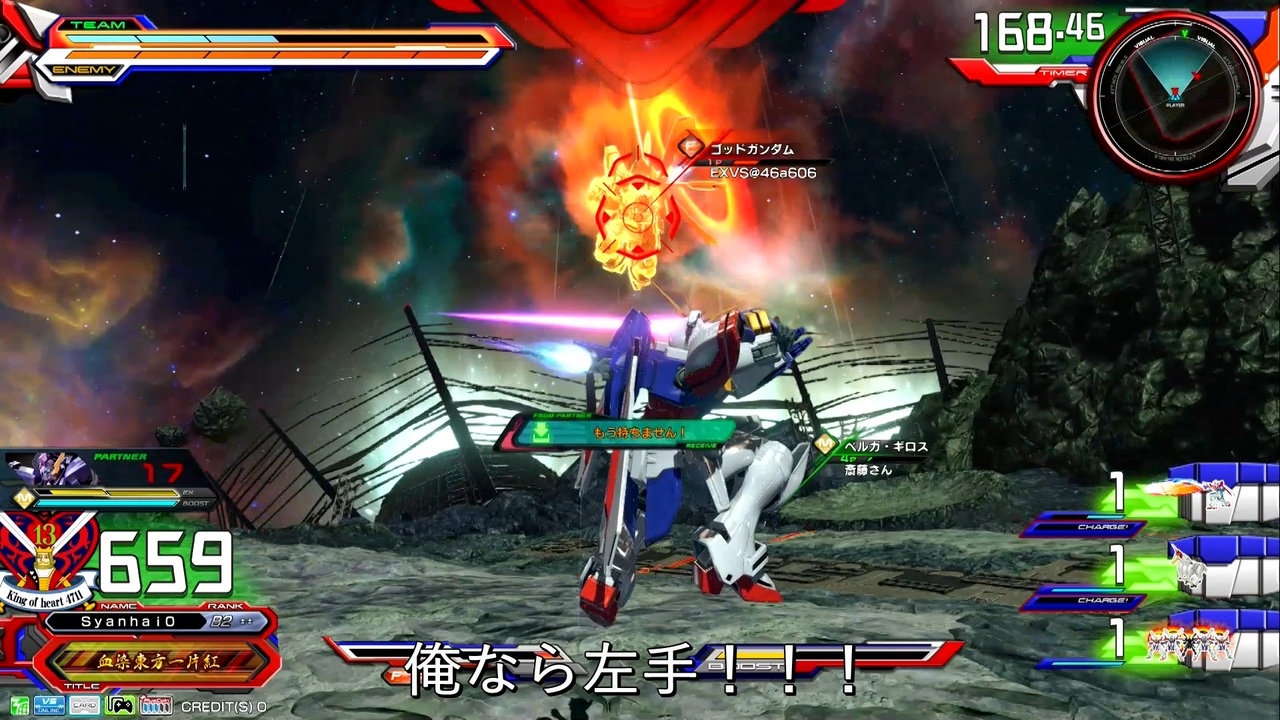Select the gamepad controller icon
The image size is (1280, 720).
119,705
